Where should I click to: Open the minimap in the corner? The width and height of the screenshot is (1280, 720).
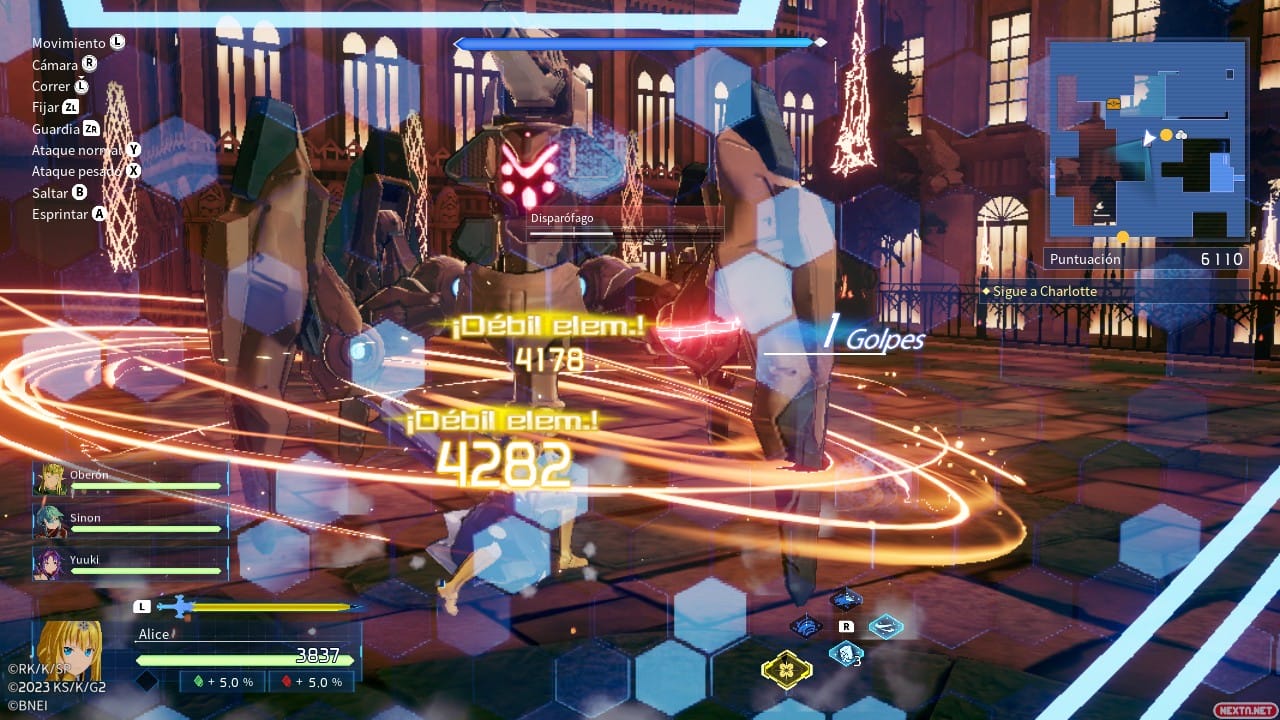click(x=1147, y=138)
